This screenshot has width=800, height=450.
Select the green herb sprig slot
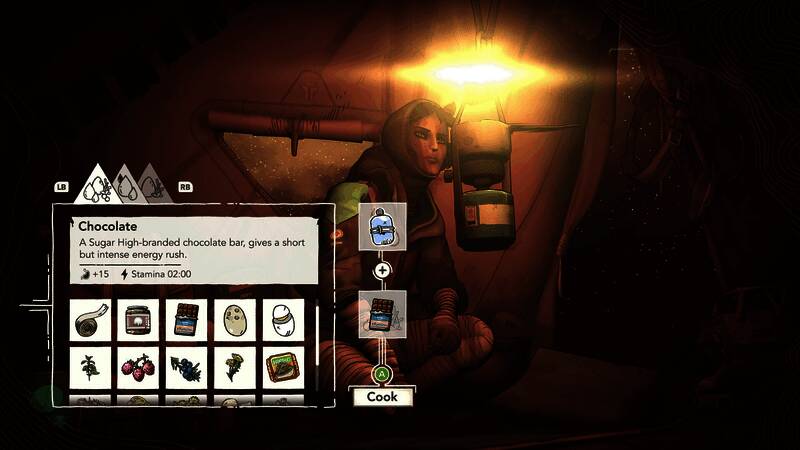click(91, 367)
